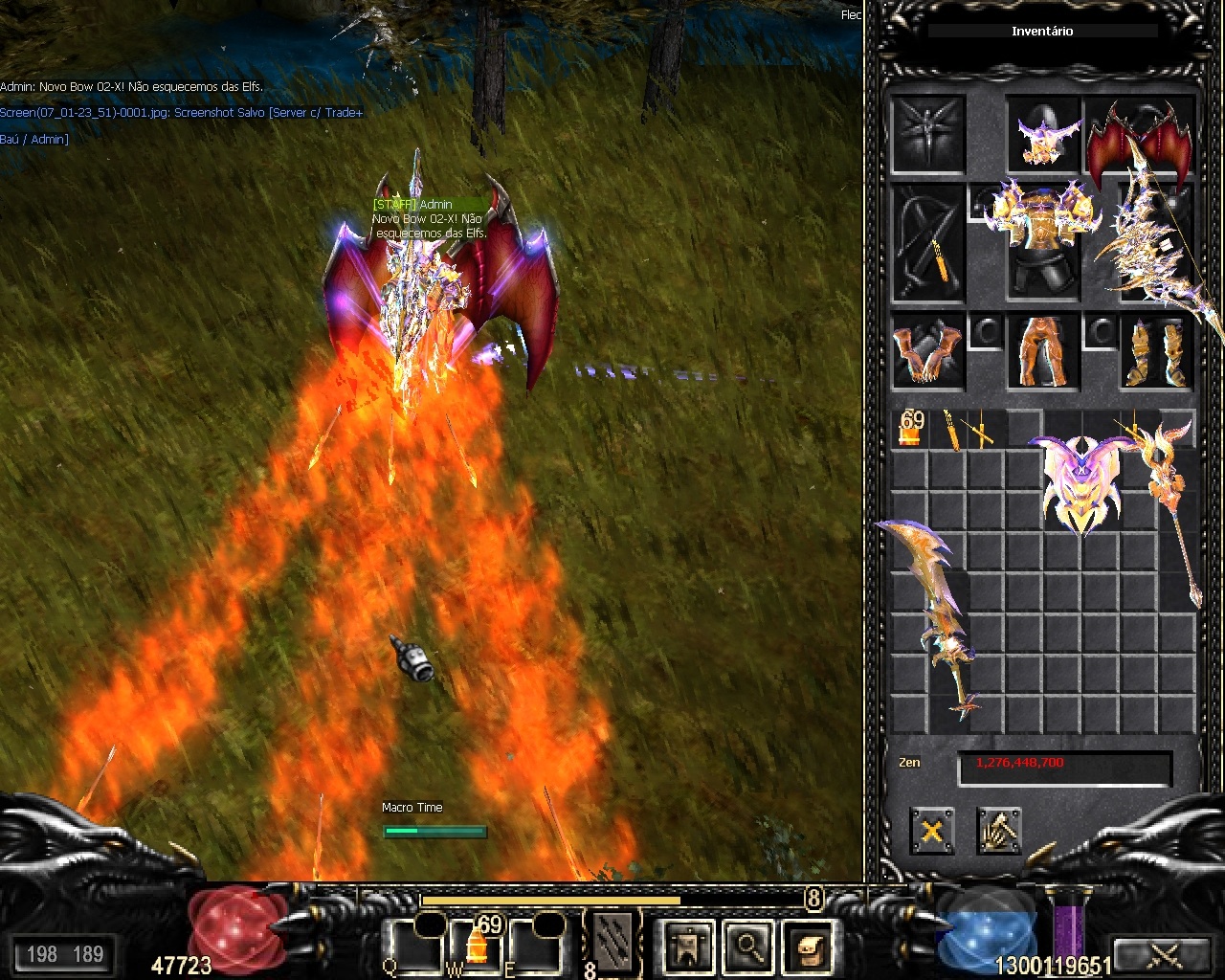This screenshot has height=980, width=1225.
Task: Pick the orange potion stack of 69 in the bag
Action: [x=909, y=428]
